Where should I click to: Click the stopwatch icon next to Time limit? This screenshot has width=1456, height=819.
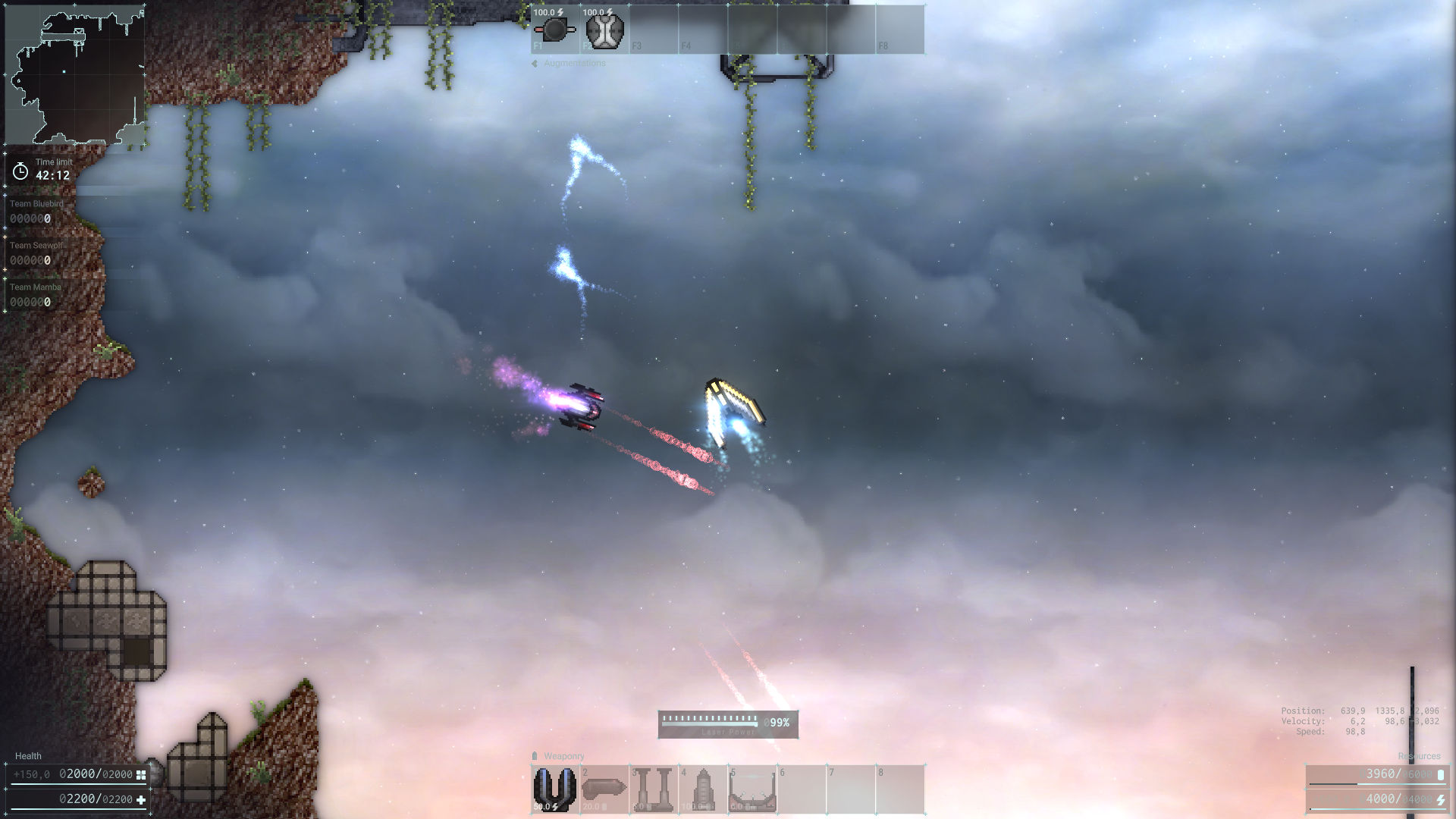coord(20,172)
